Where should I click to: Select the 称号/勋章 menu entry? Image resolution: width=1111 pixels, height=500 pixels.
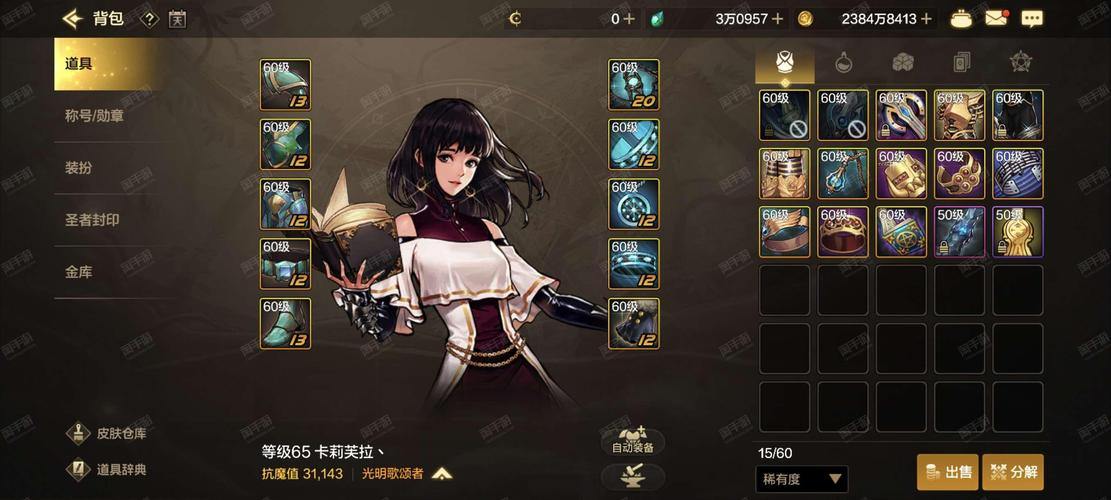(94, 116)
